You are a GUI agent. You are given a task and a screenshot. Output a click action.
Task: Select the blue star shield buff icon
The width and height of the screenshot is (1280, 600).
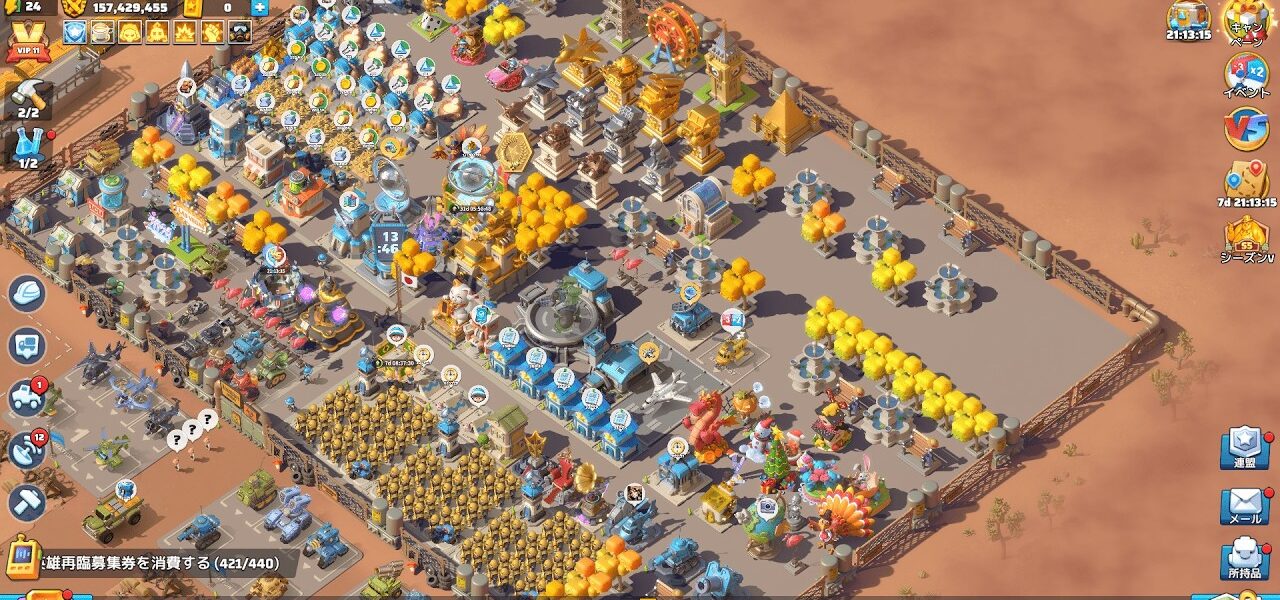pyautogui.click(x=73, y=33)
